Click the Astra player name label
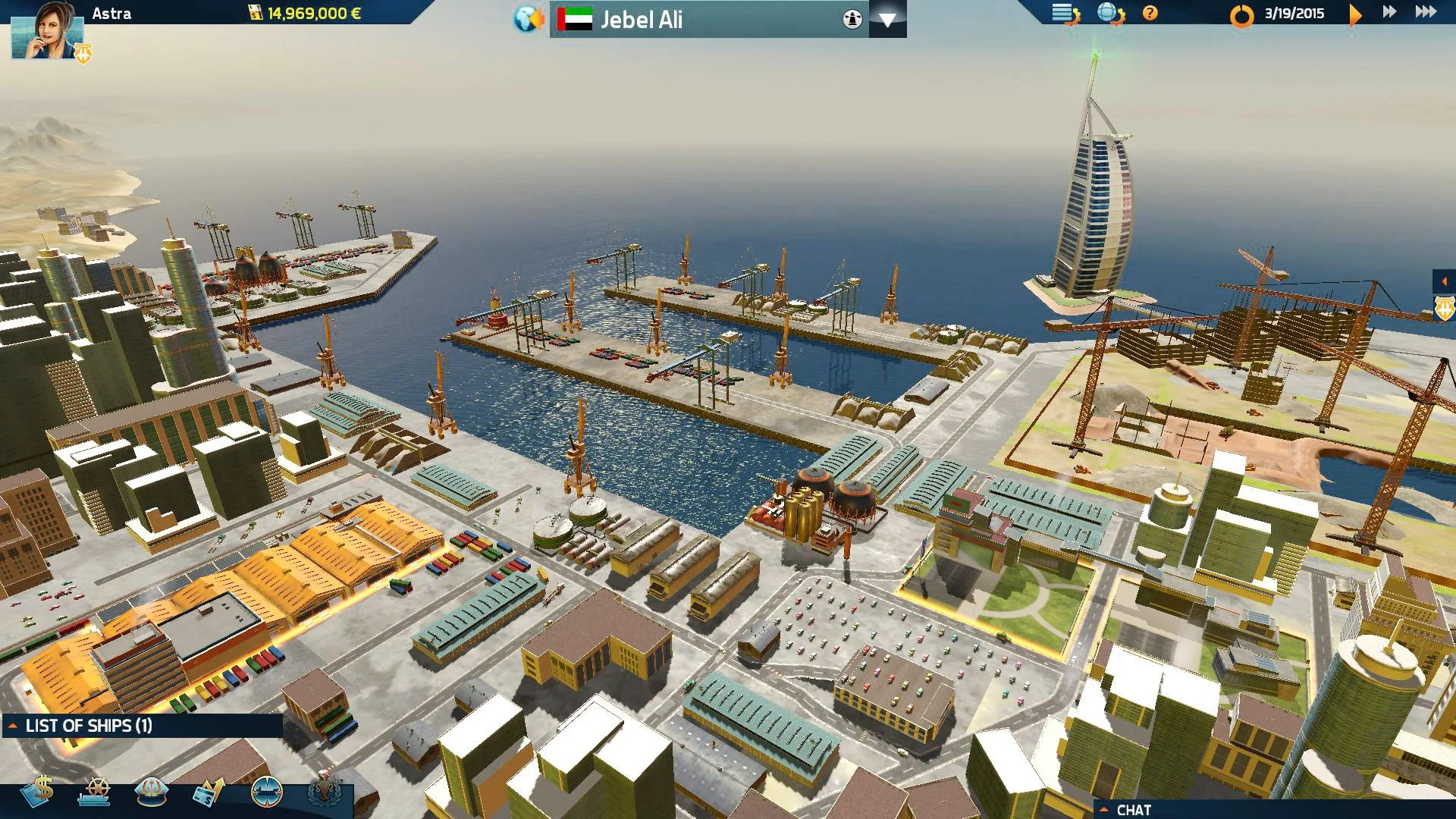This screenshot has height=819, width=1456. tap(111, 13)
